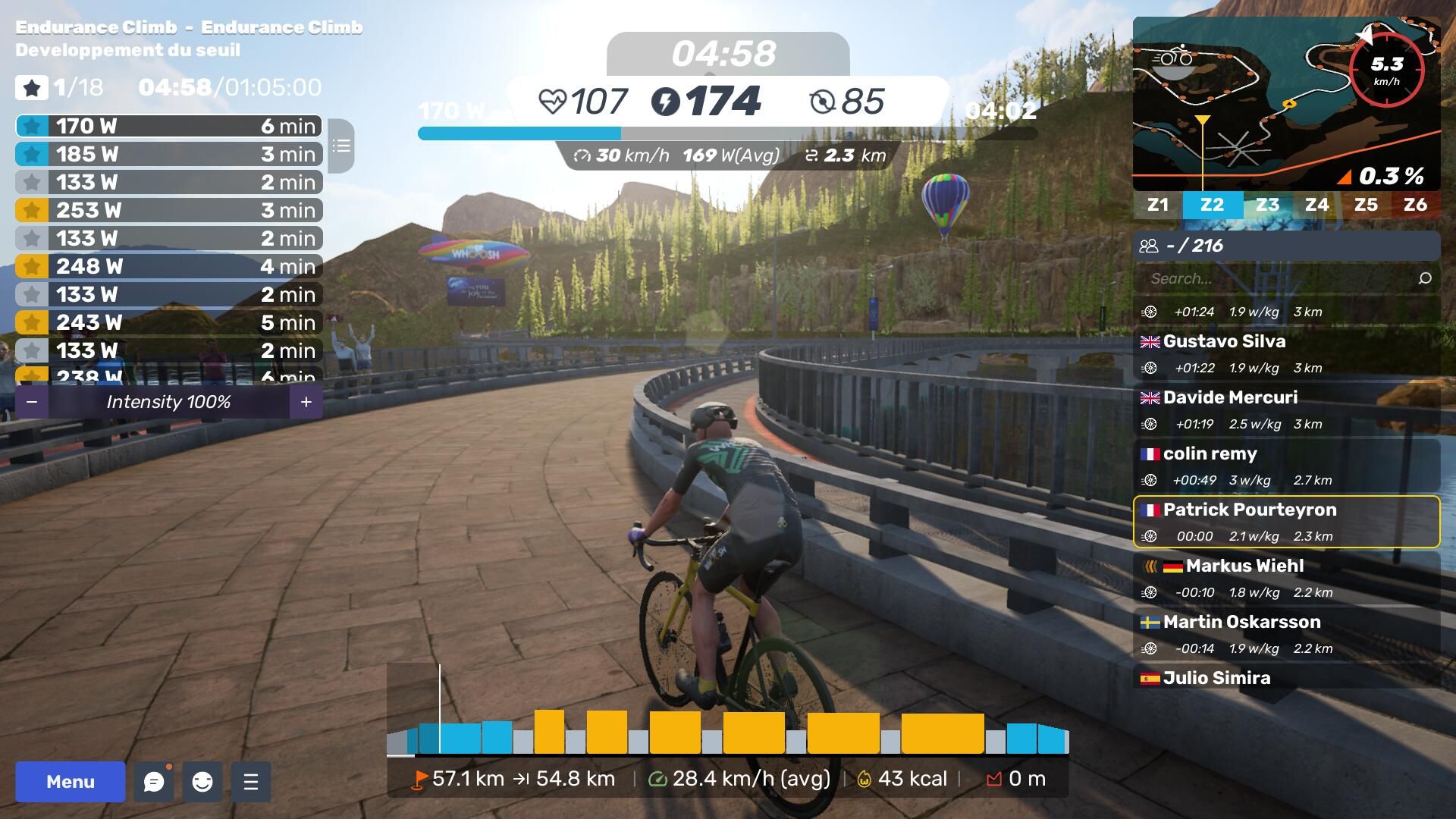Select the 253 W 3 min interval
This screenshot has height=819, width=1456.
[168, 210]
